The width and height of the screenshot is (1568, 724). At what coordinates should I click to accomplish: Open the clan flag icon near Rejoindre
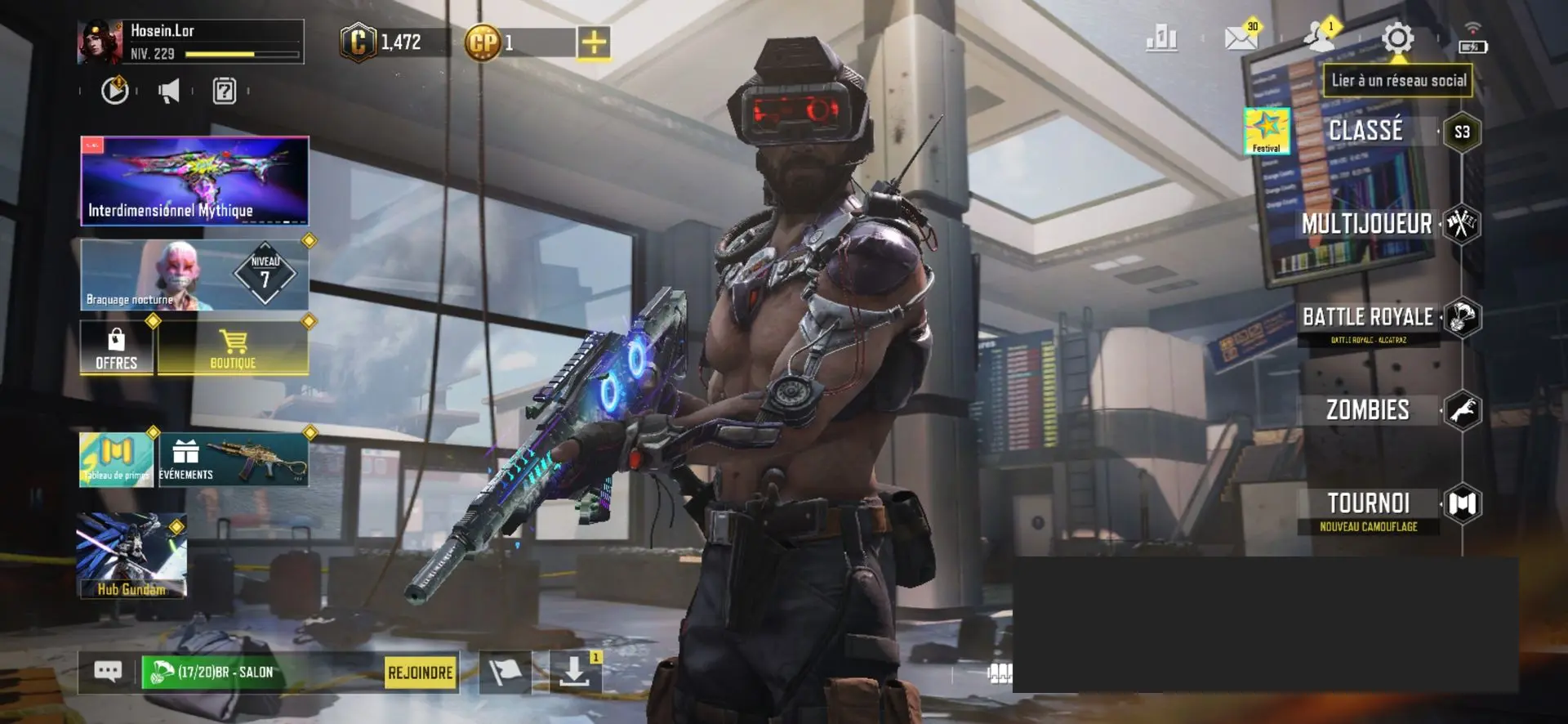pos(506,672)
